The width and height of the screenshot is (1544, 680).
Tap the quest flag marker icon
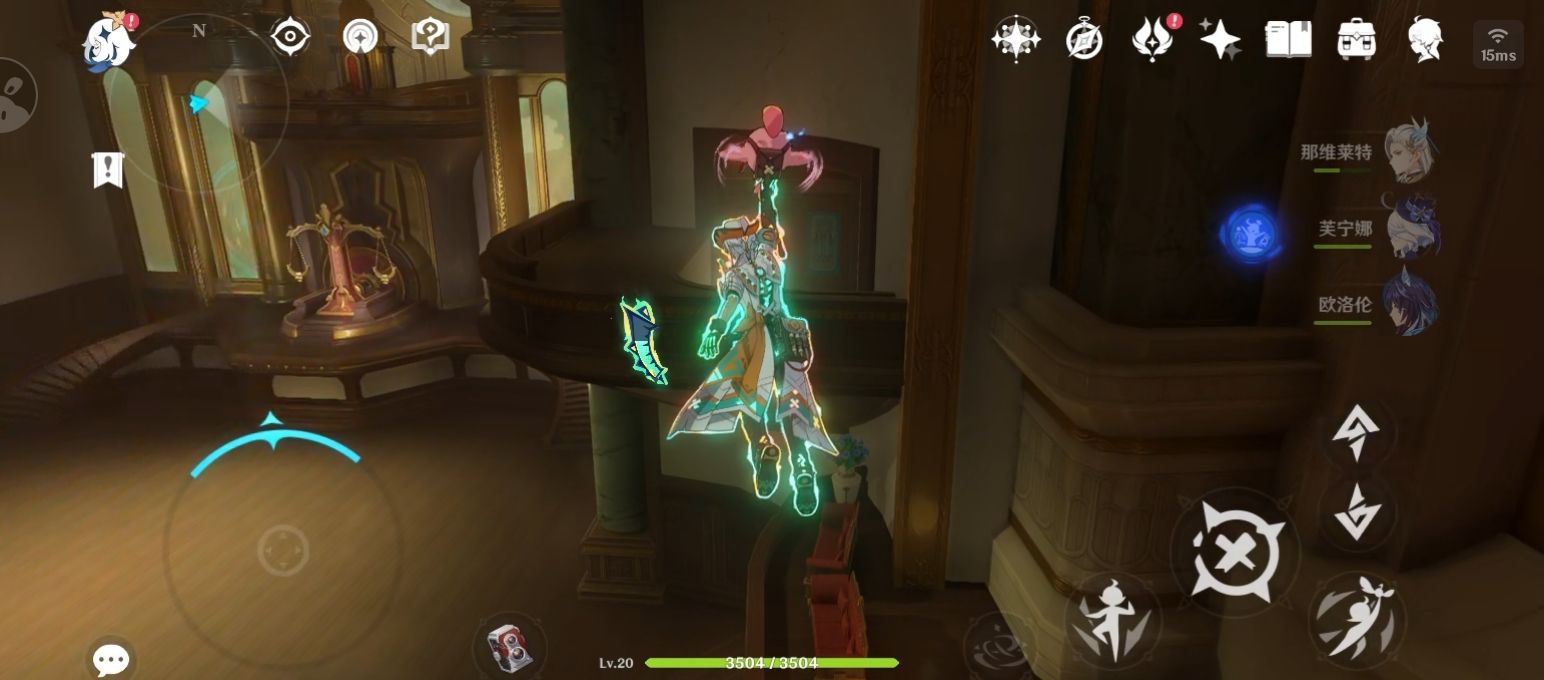pyautogui.click(x=107, y=170)
